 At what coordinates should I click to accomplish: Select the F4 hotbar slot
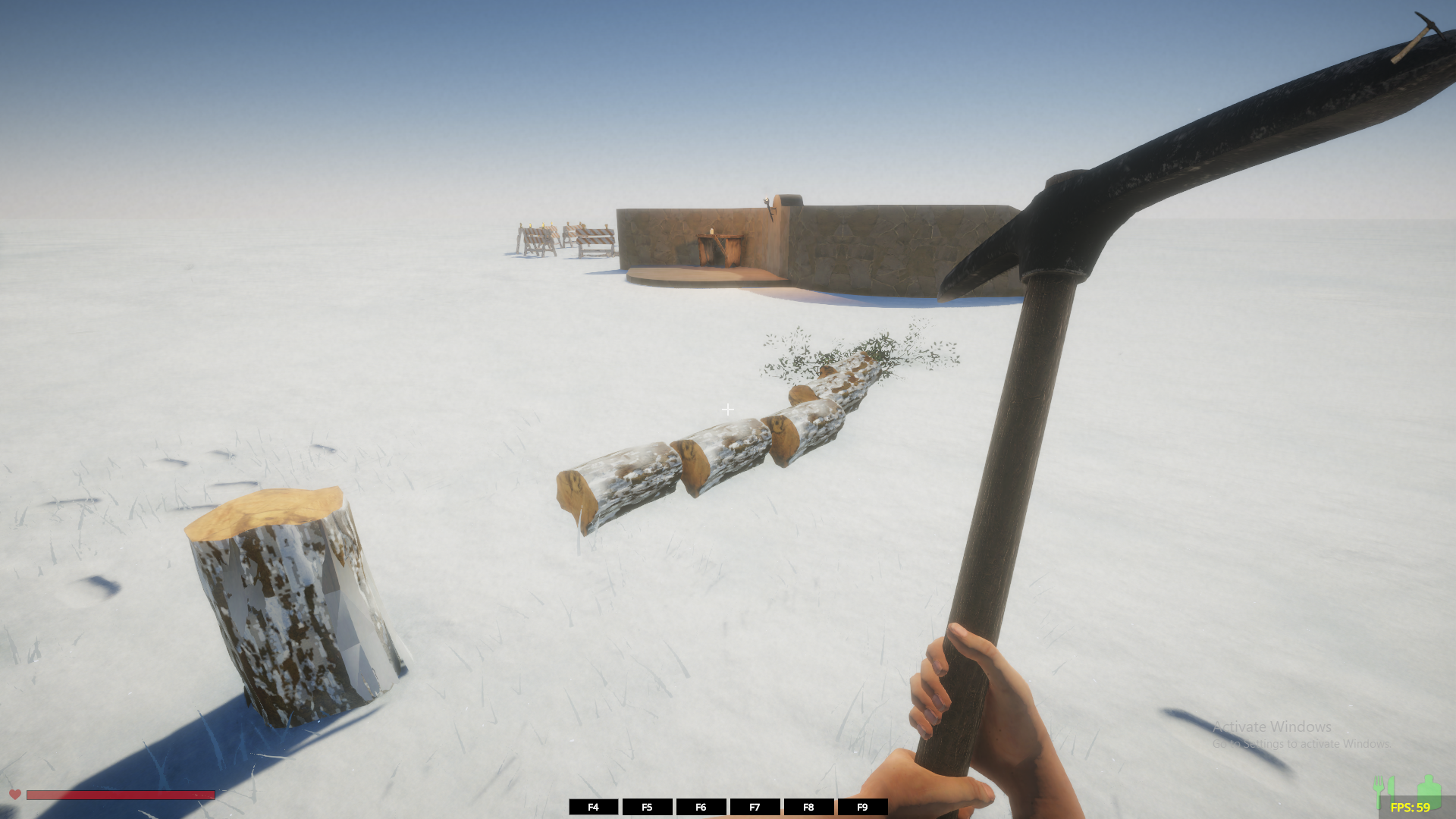tap(593, 807)
